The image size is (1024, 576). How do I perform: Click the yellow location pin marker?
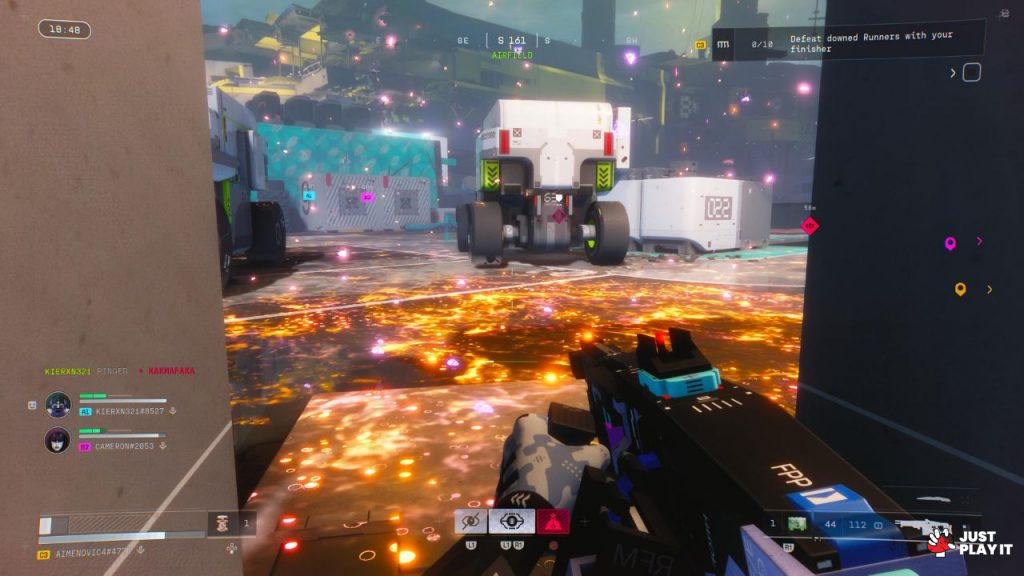(x=960, y=289)
